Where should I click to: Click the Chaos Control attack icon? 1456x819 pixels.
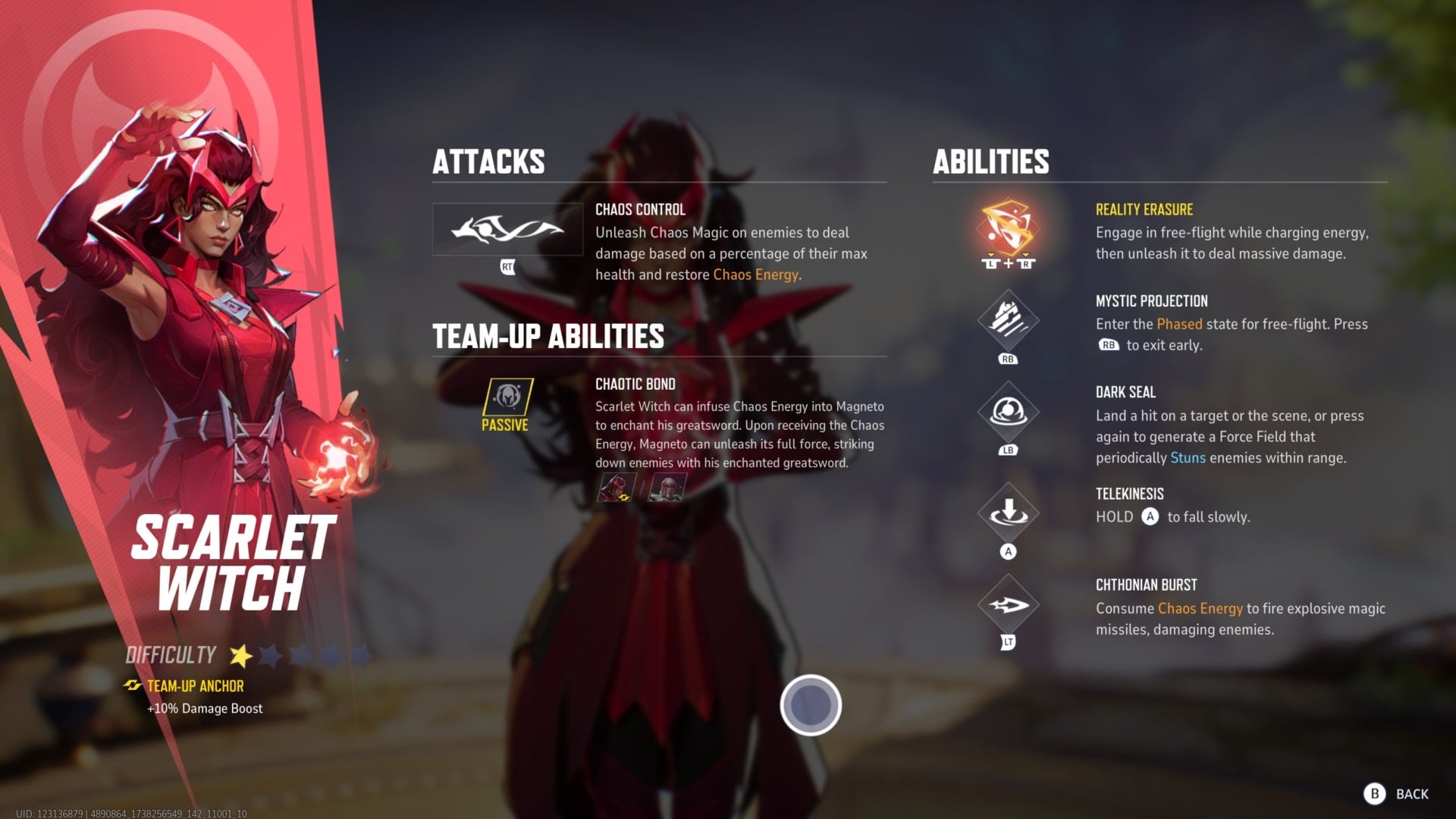click(x=507, y=229)
